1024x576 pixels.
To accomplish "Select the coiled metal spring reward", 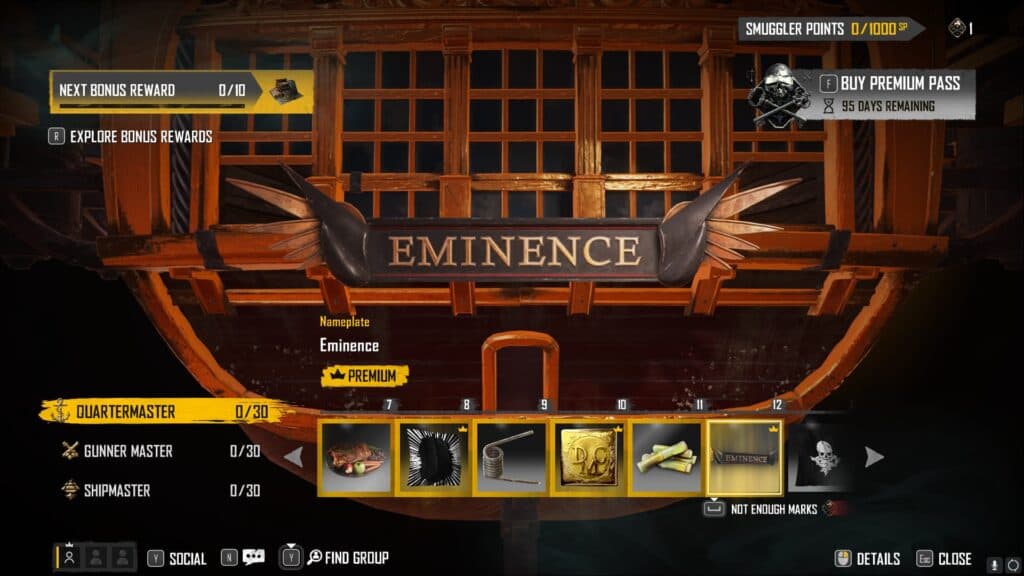I will coord(511,457).
